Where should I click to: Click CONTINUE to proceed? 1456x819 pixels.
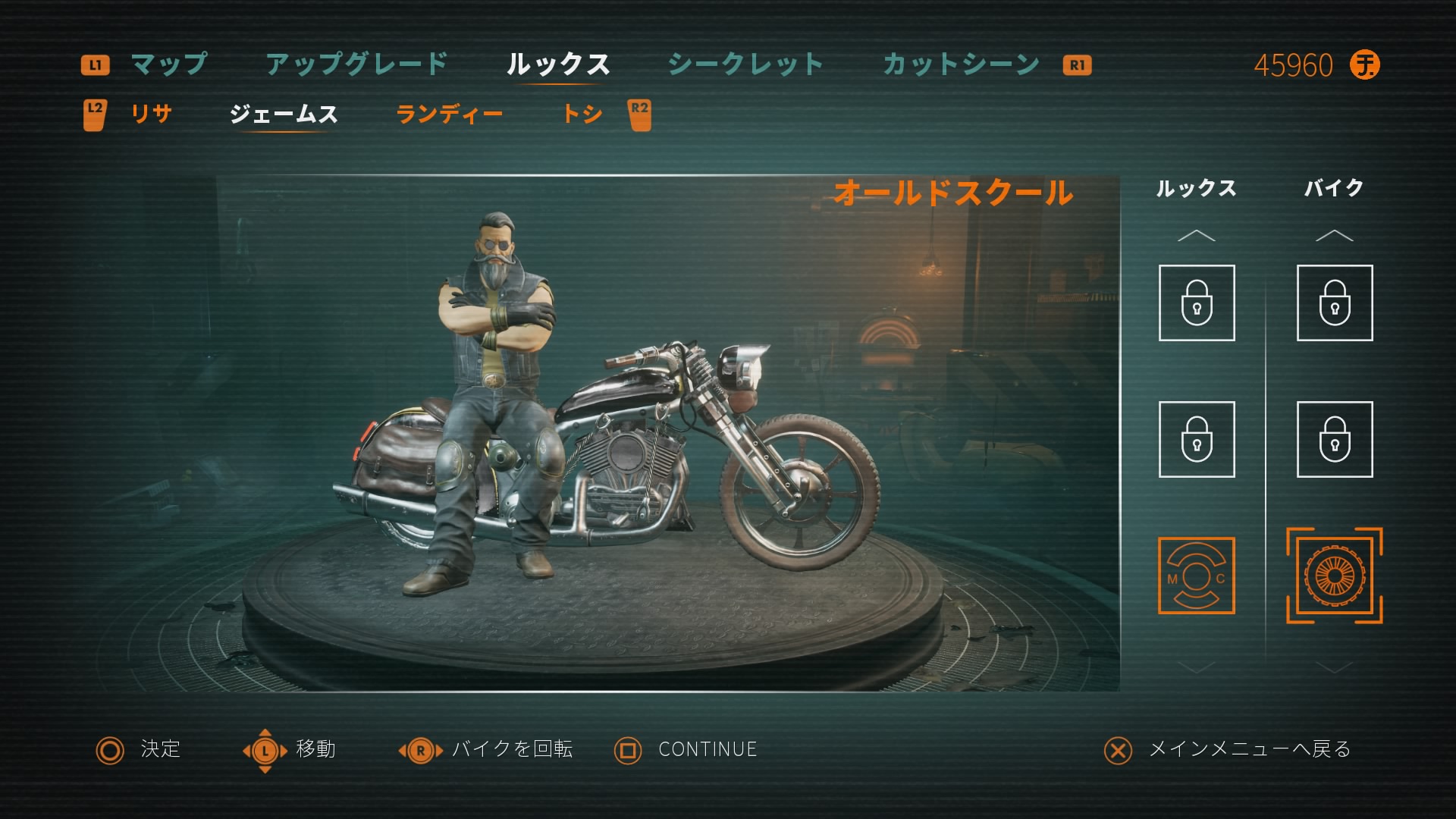point(707,749)
